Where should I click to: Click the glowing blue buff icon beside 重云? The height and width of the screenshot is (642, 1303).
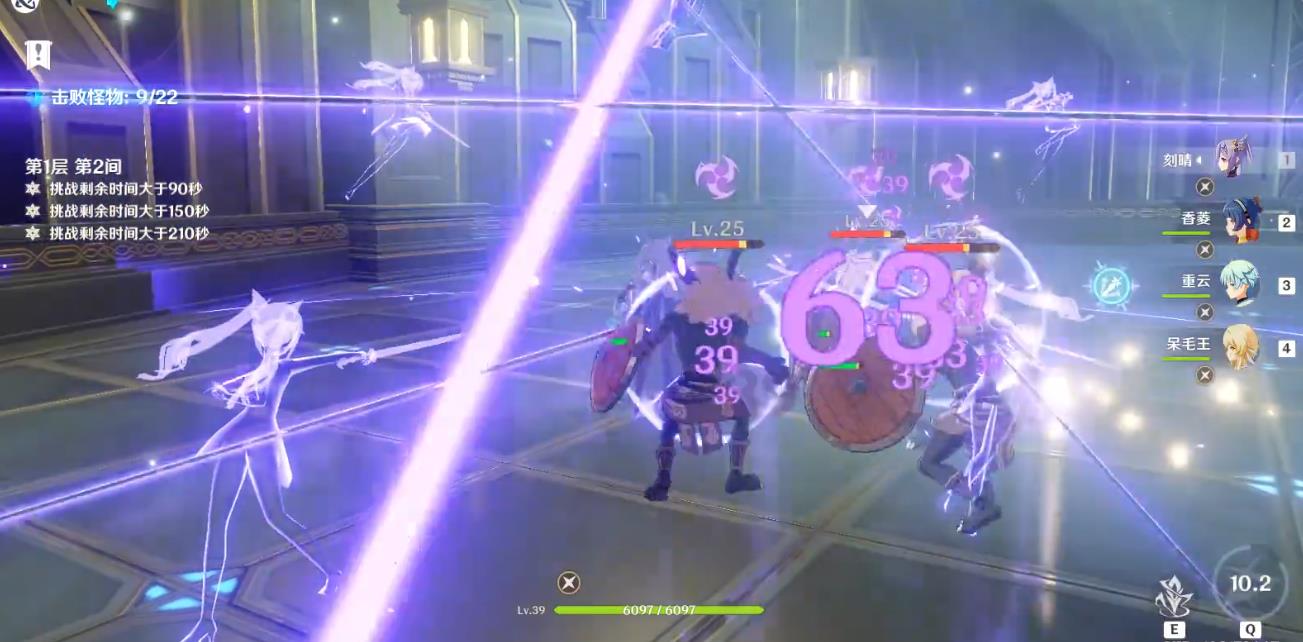tap(1111, 286)
